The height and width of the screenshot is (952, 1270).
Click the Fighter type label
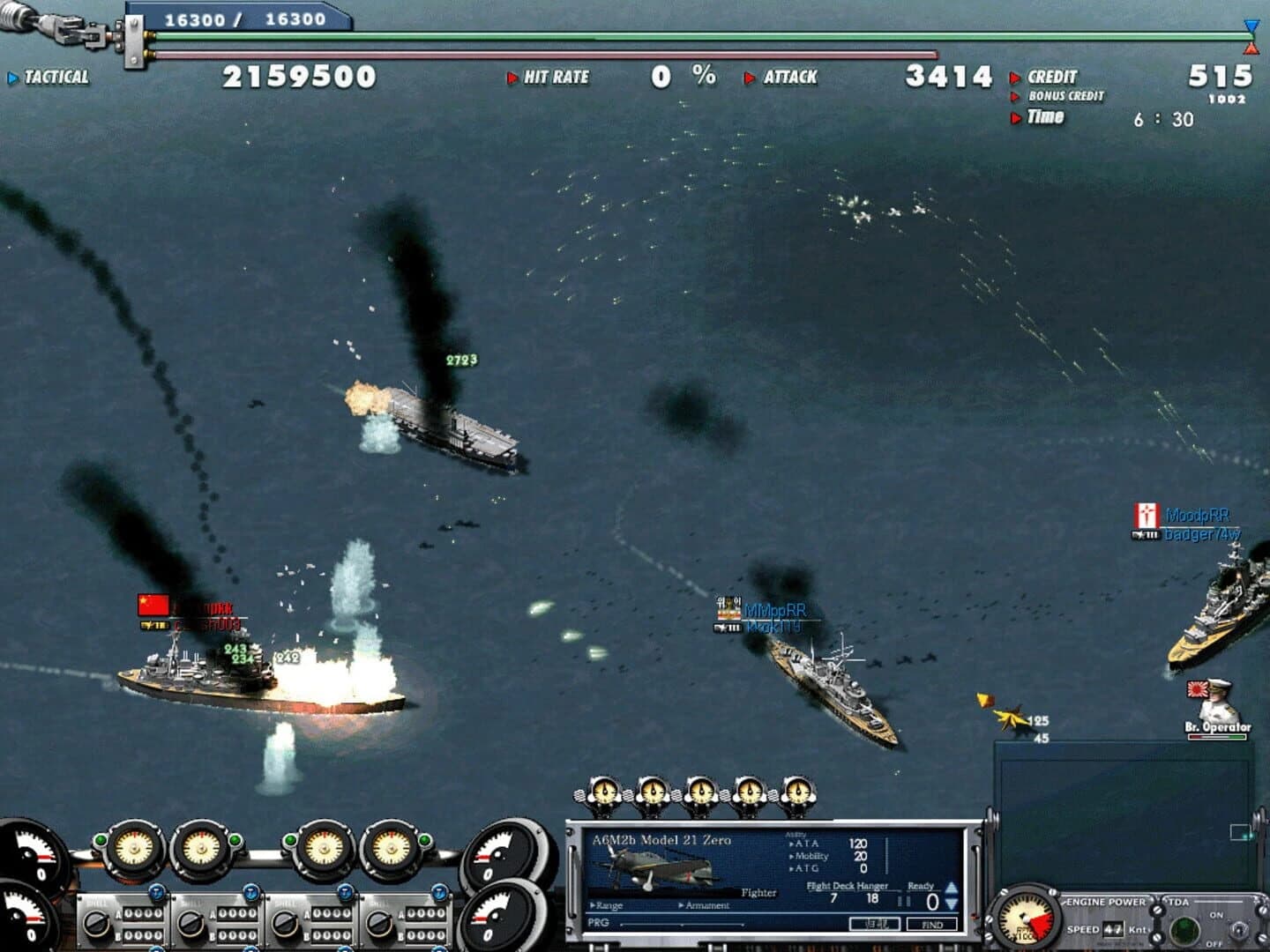tap(759, 892)
